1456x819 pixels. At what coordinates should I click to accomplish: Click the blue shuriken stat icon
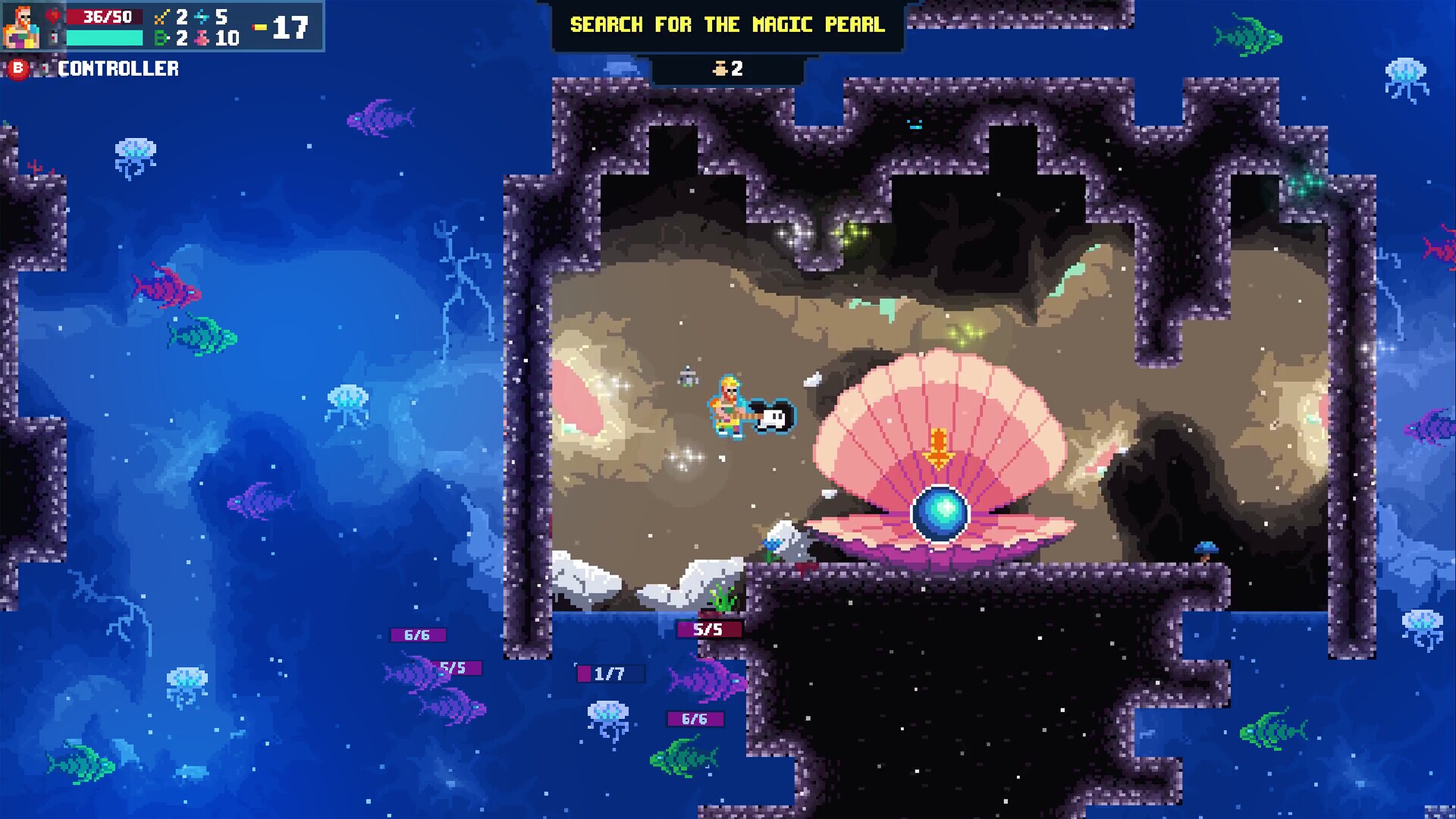[x=201, y=17]
